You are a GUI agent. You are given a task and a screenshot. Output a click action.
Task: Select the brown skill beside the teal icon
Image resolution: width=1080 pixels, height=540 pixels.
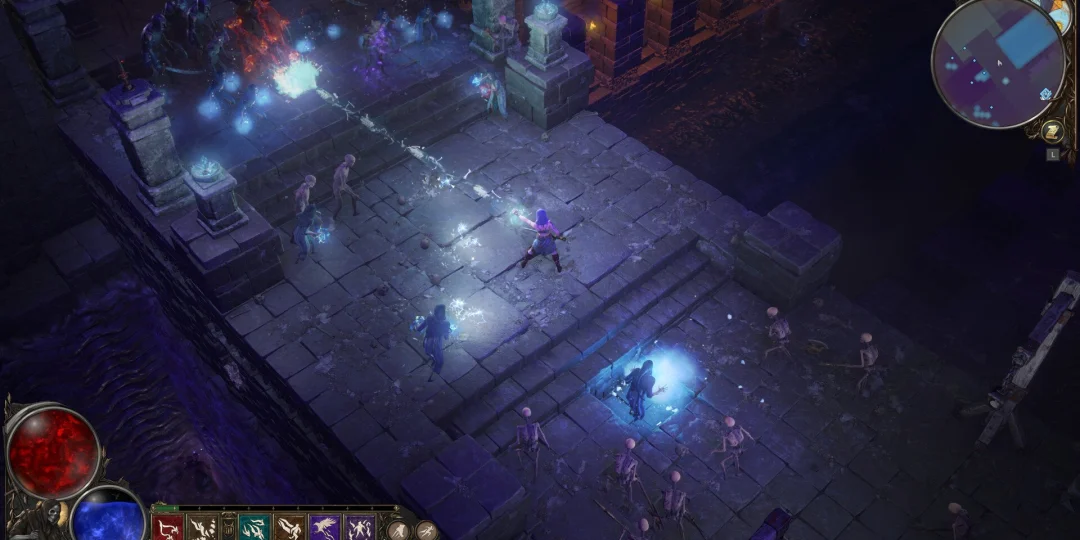tap(290, 527)
